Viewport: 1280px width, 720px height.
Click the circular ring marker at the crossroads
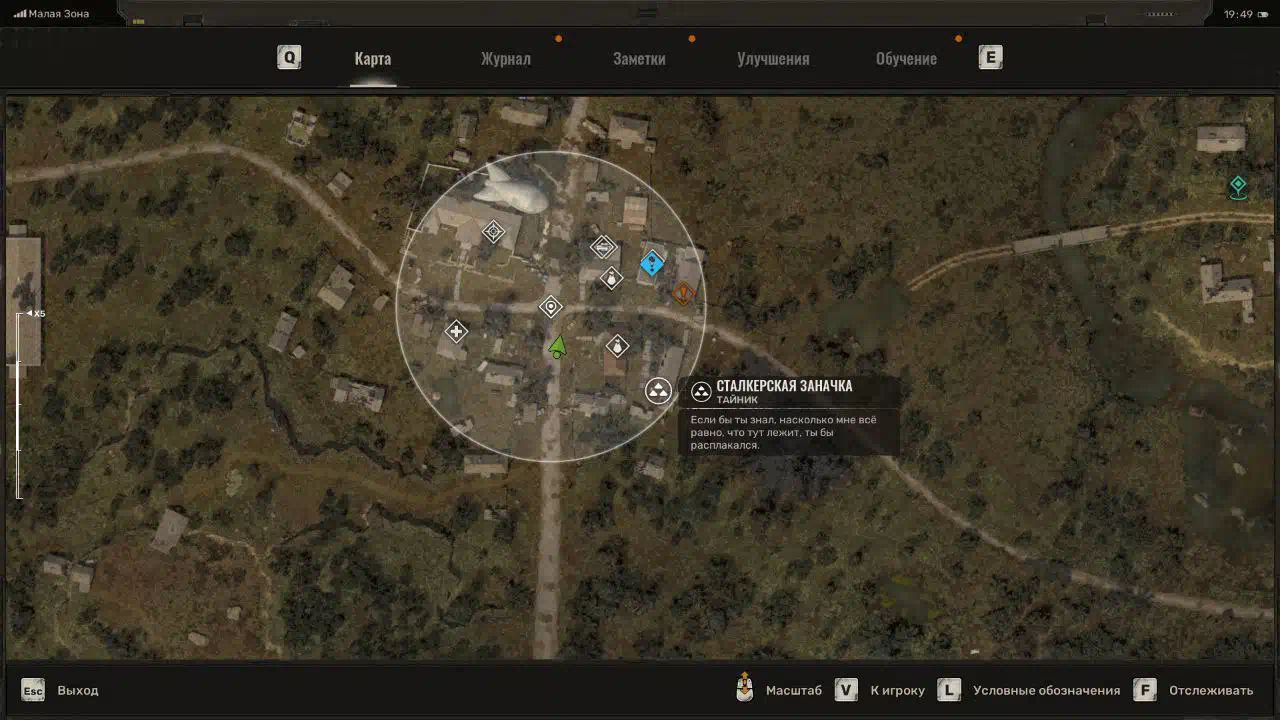coord(550,306)
